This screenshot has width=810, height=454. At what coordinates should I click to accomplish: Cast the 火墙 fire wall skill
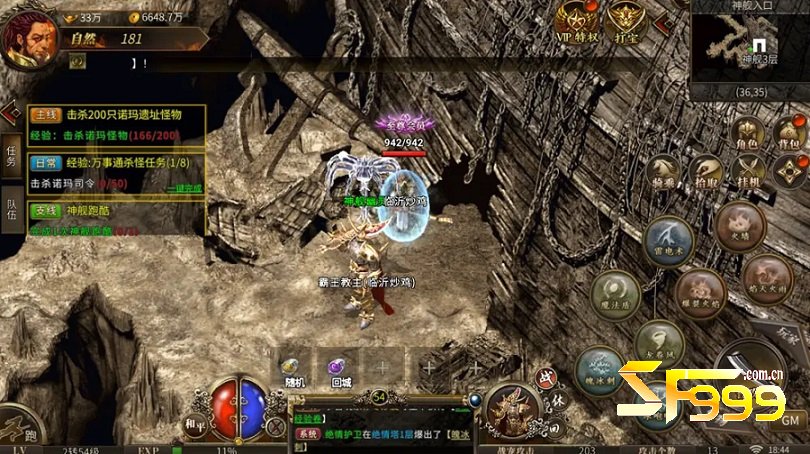741,224
